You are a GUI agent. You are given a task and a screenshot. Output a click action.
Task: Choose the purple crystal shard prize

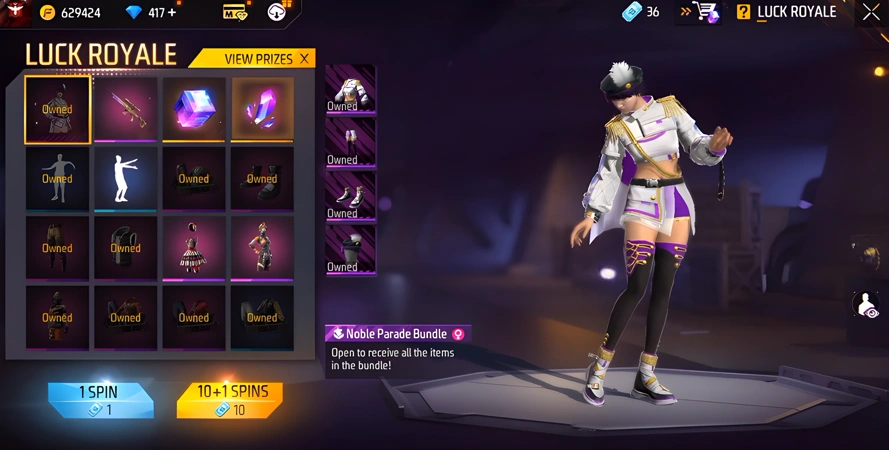262,109
